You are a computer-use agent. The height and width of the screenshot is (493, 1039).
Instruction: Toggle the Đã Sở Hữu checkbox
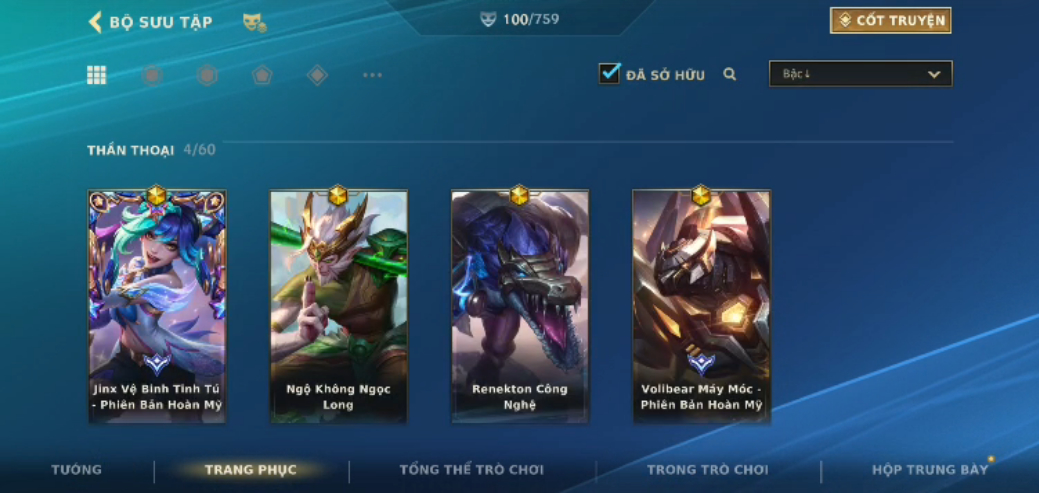tap(609, 73)
